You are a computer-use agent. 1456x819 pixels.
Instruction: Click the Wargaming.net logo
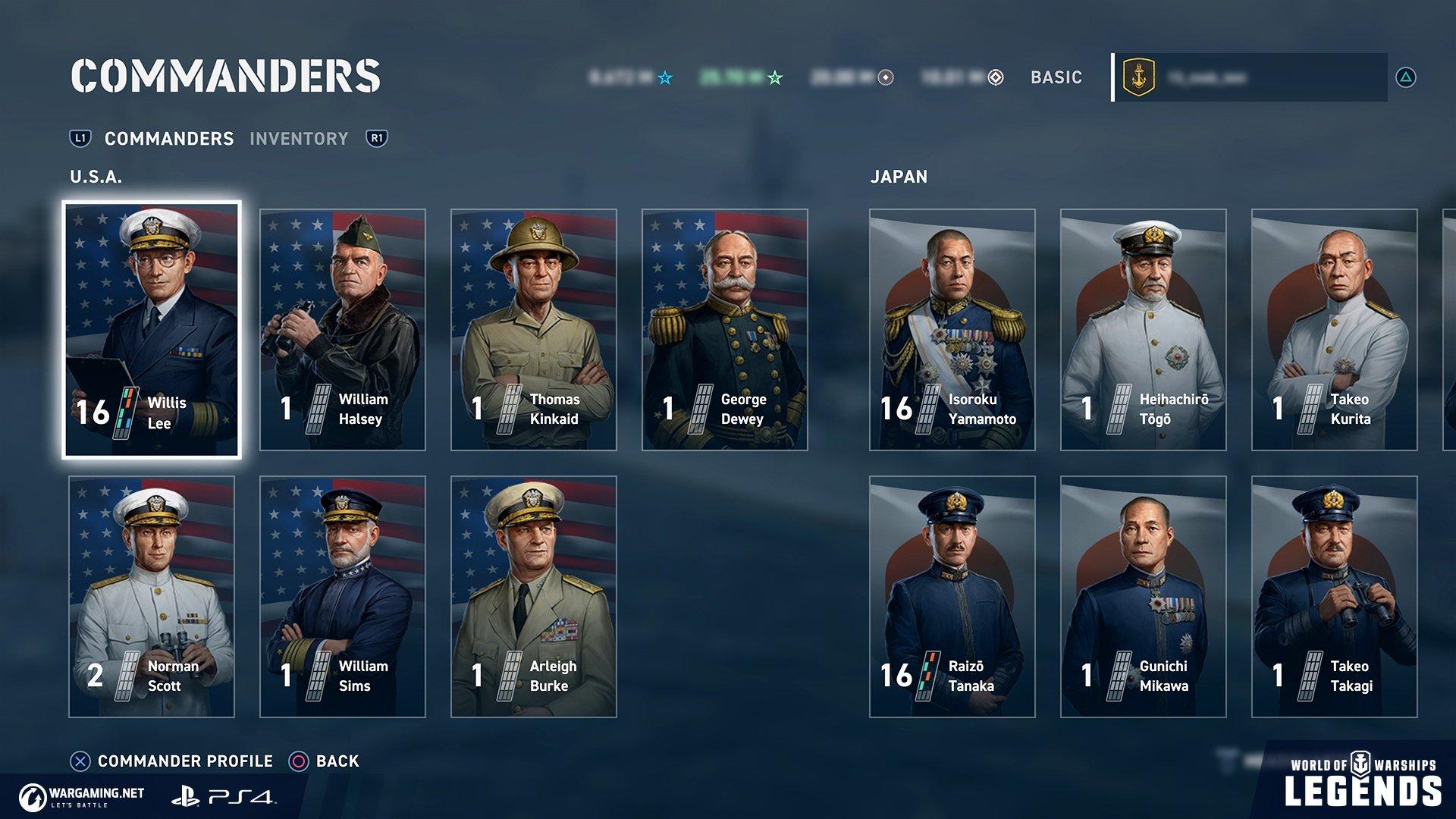coord(82,795)
